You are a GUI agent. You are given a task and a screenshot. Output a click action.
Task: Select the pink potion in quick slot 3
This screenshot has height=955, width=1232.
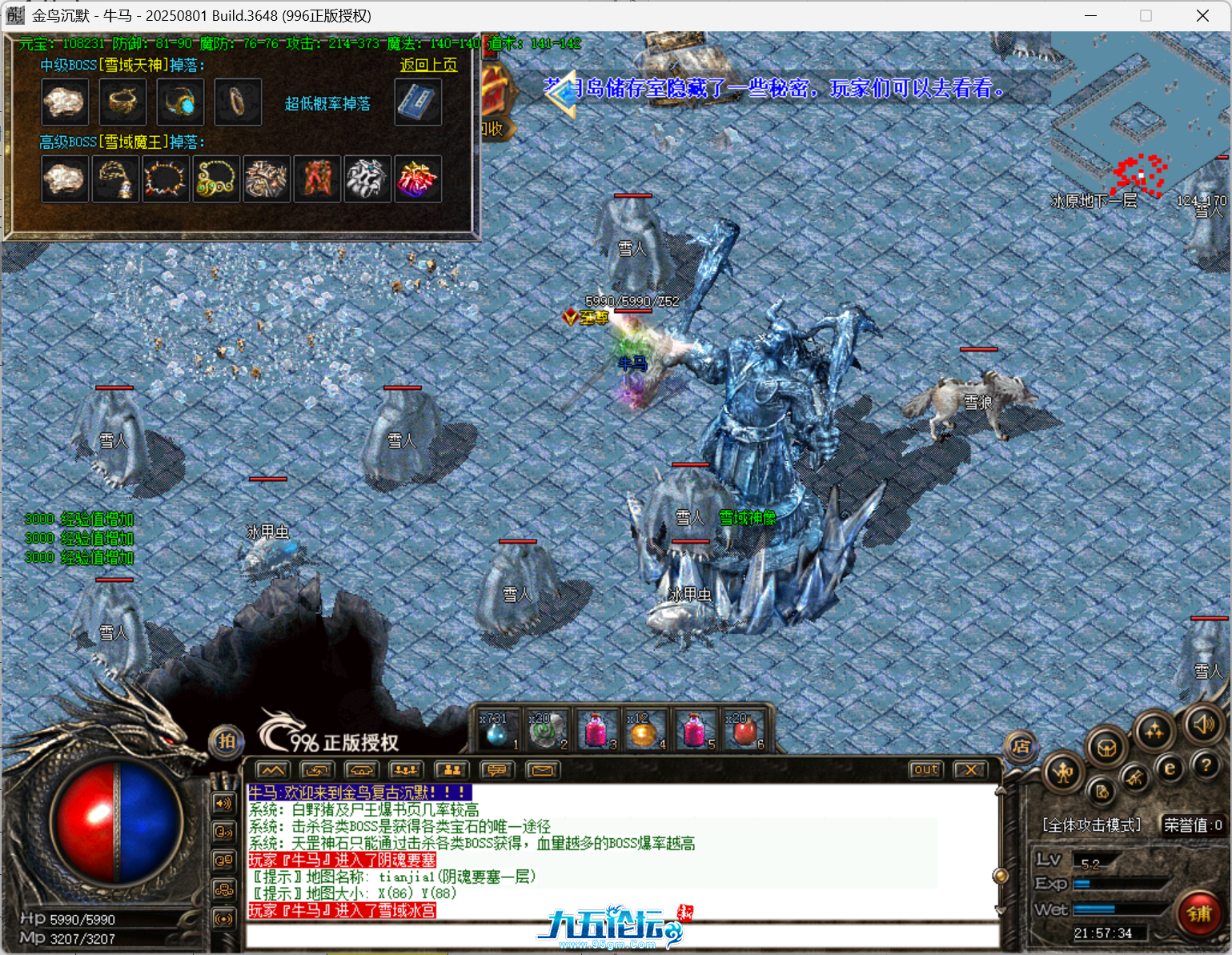click(x=596, y=728)
